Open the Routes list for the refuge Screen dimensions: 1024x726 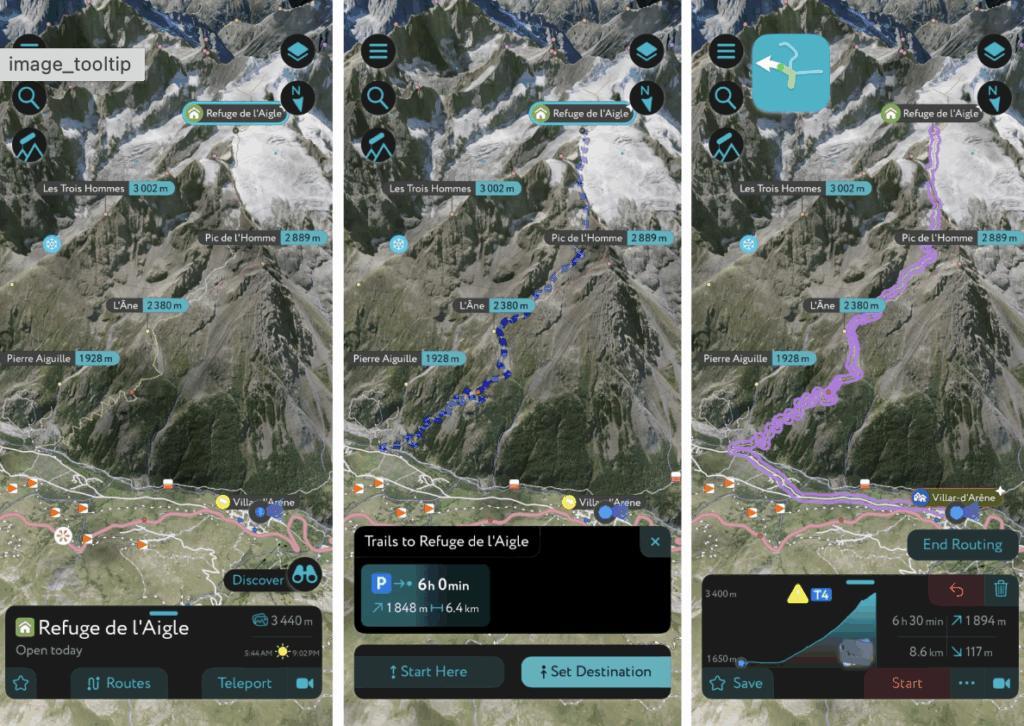point(119,683)
